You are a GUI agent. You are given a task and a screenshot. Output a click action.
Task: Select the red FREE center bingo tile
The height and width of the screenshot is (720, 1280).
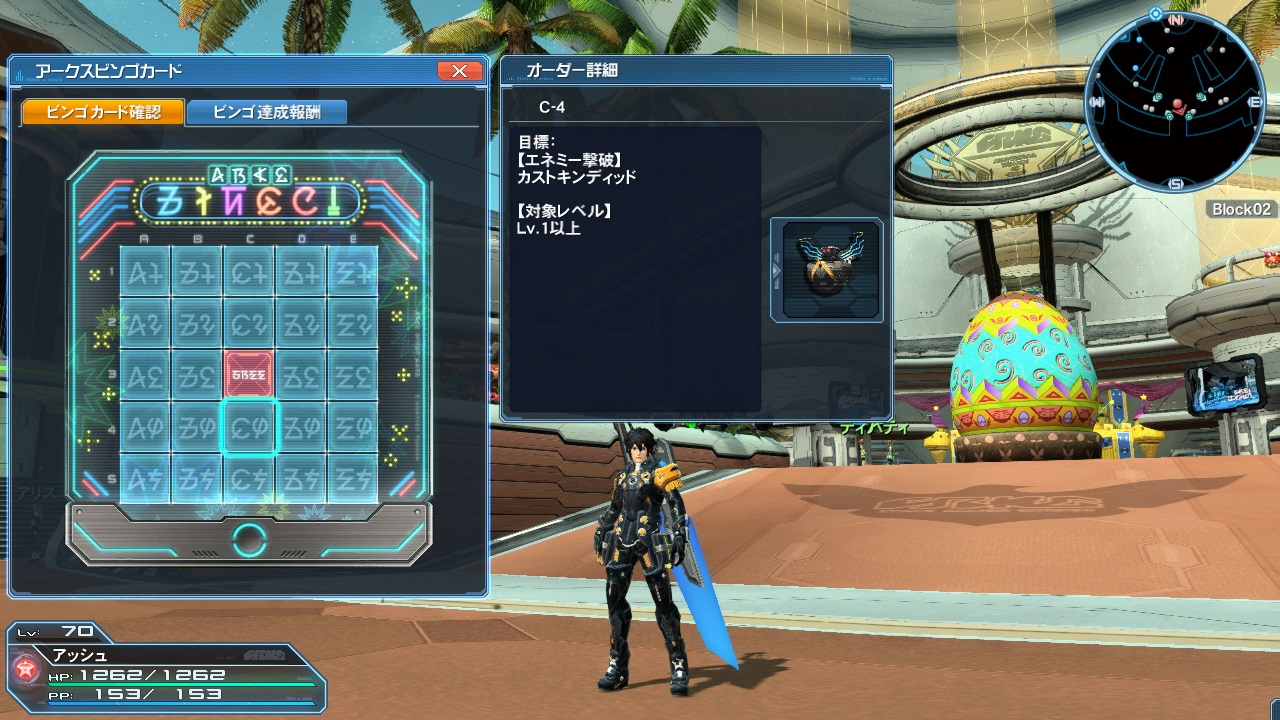[249, 374]
